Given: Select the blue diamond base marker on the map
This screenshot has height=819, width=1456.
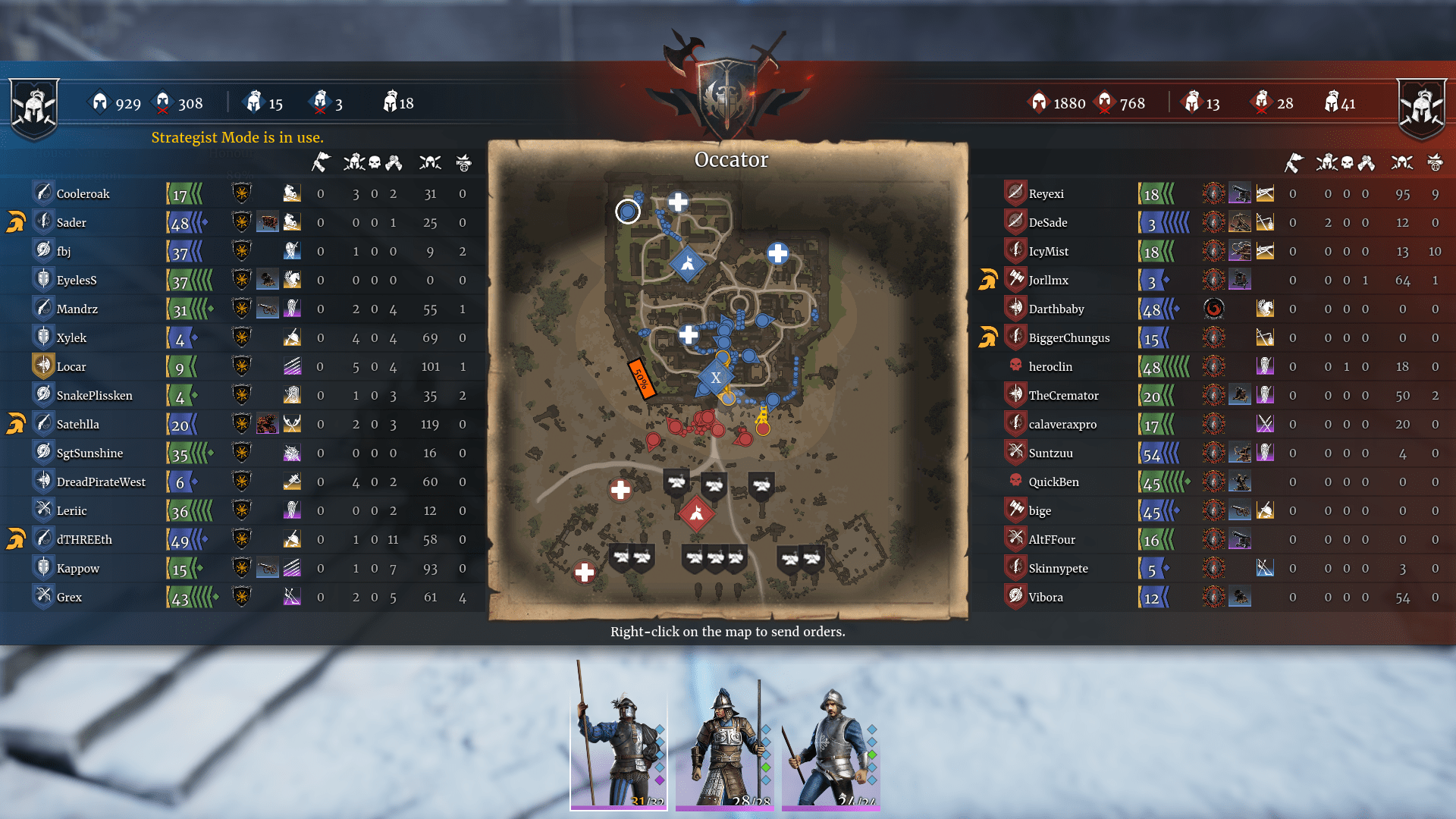Looking at the screenshot, I should [x=688, y=264].
